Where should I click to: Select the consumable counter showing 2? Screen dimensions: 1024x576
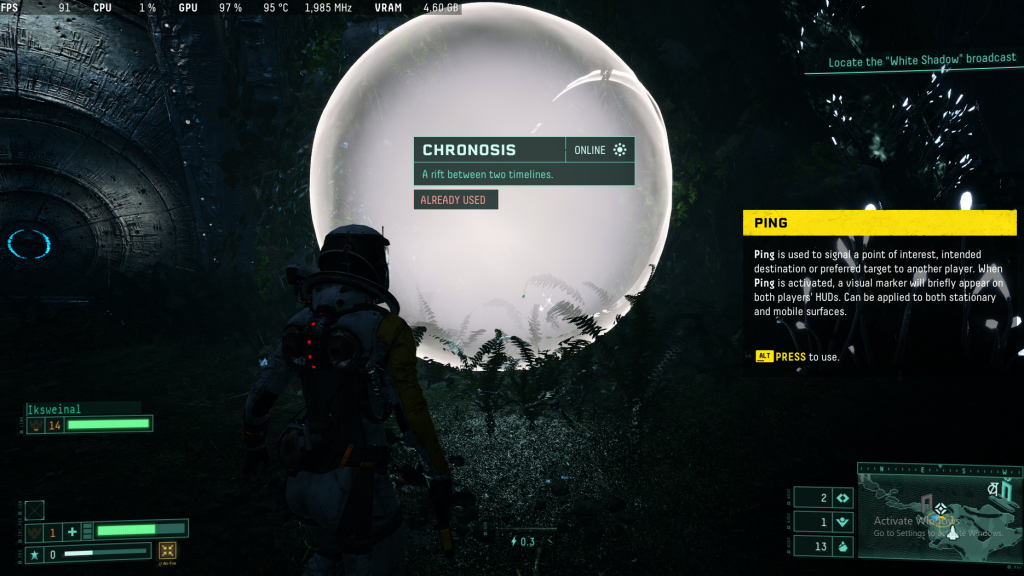[823, 498]
